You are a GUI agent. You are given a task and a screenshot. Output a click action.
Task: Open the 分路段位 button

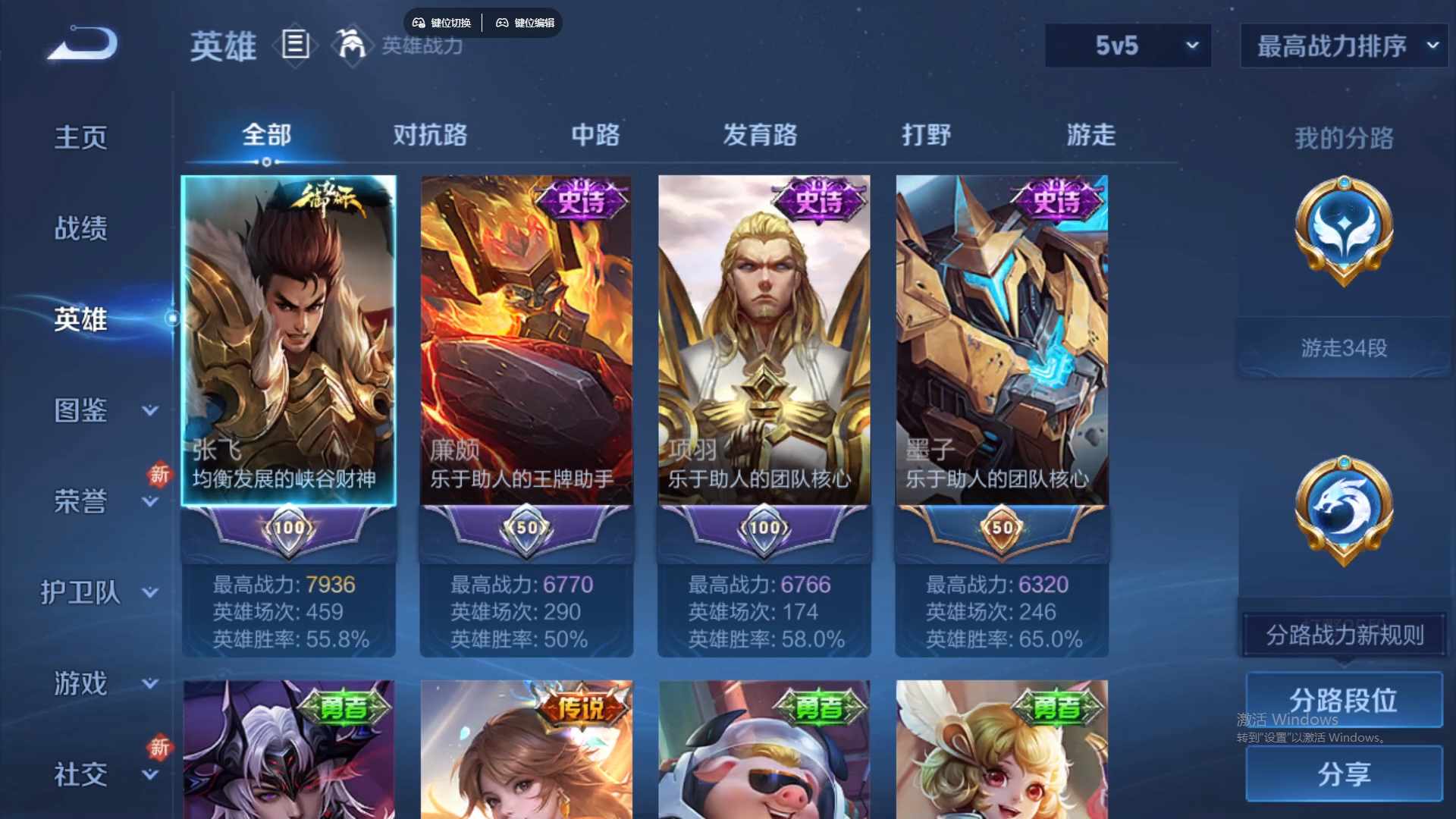tap(1344, 700)
